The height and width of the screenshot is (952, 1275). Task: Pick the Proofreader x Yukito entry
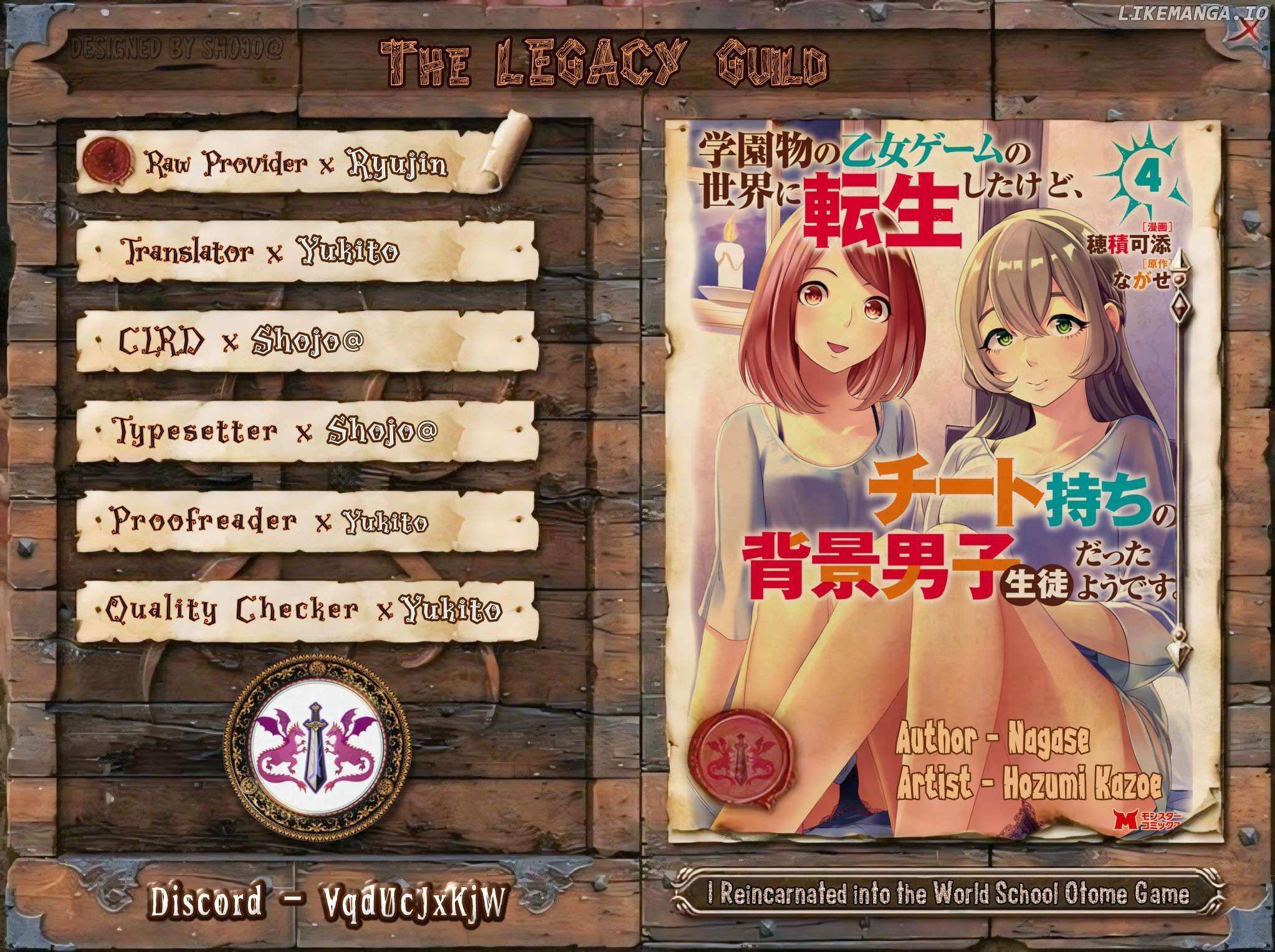[305, 520]
